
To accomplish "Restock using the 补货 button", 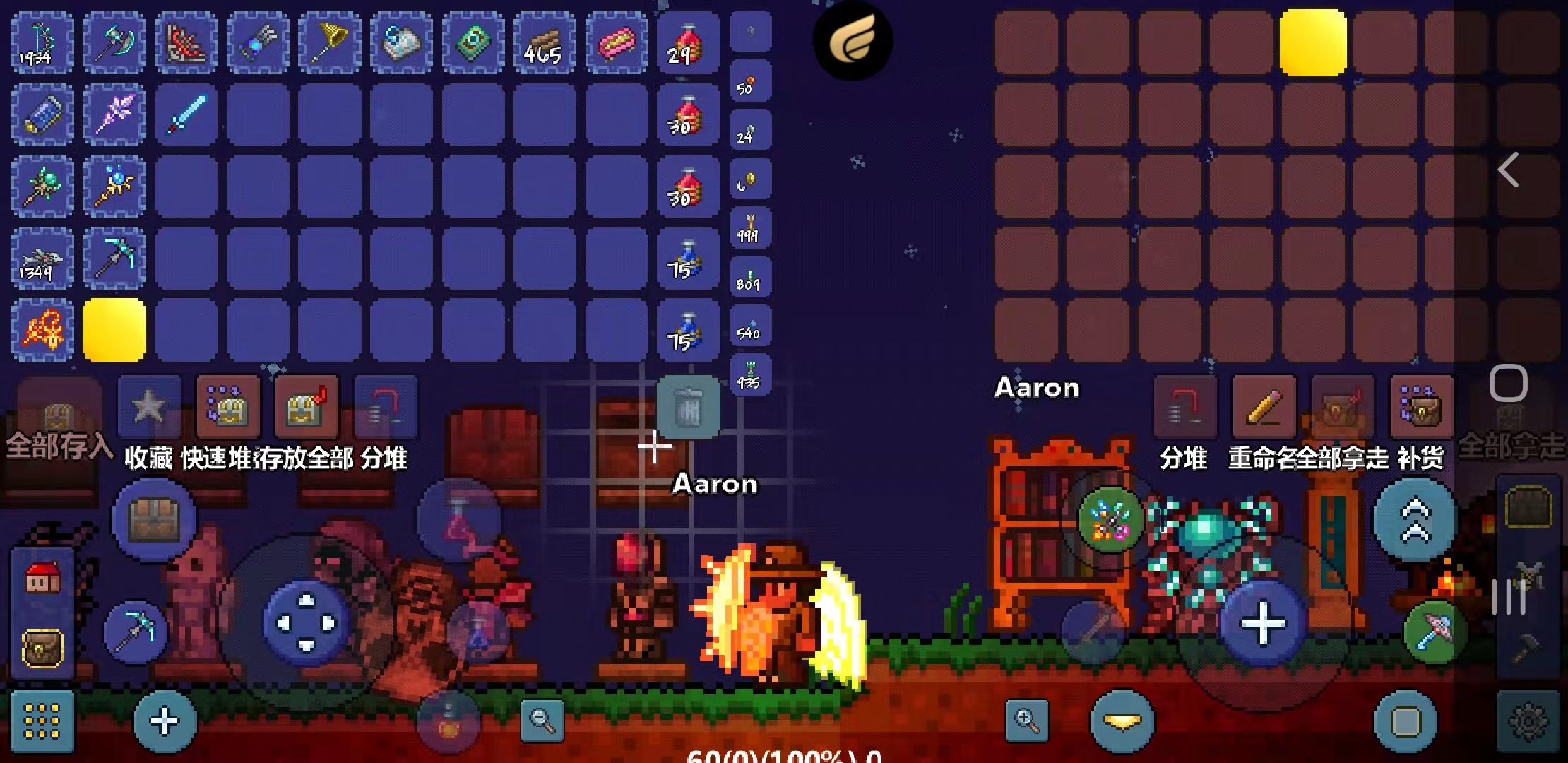I will pos(1421,408).
